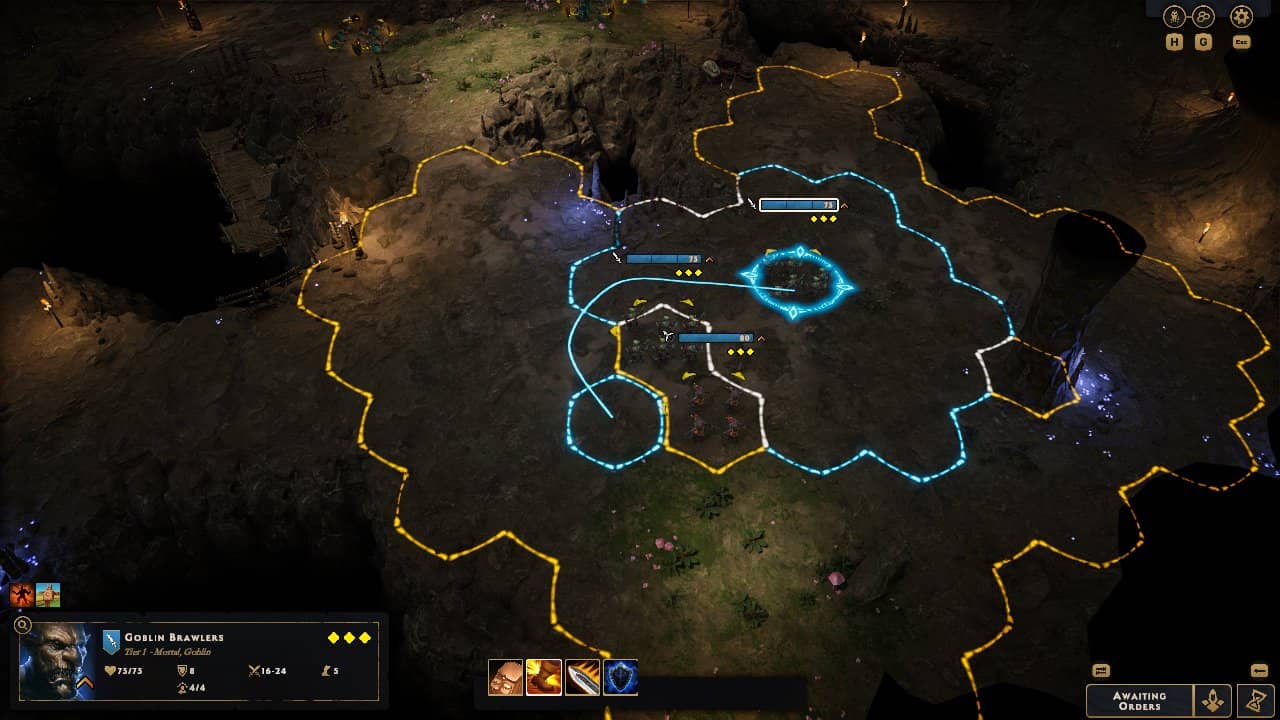This screenshot has width=1280, height=720.
Task: Select the red warrior status icon
Action: coord(22,596)
